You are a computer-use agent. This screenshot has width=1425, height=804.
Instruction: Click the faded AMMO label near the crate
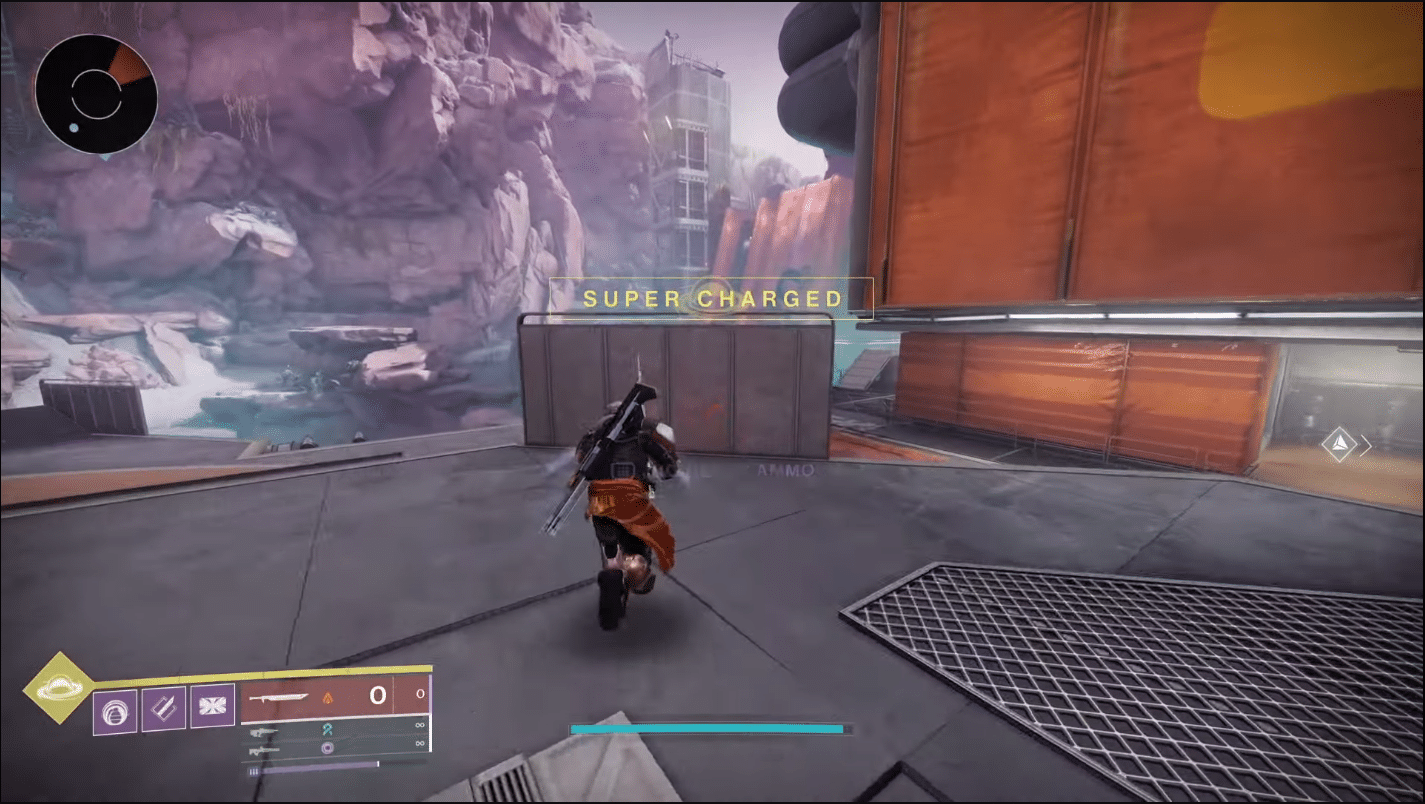pyautogui.click(x=785, y=468)
